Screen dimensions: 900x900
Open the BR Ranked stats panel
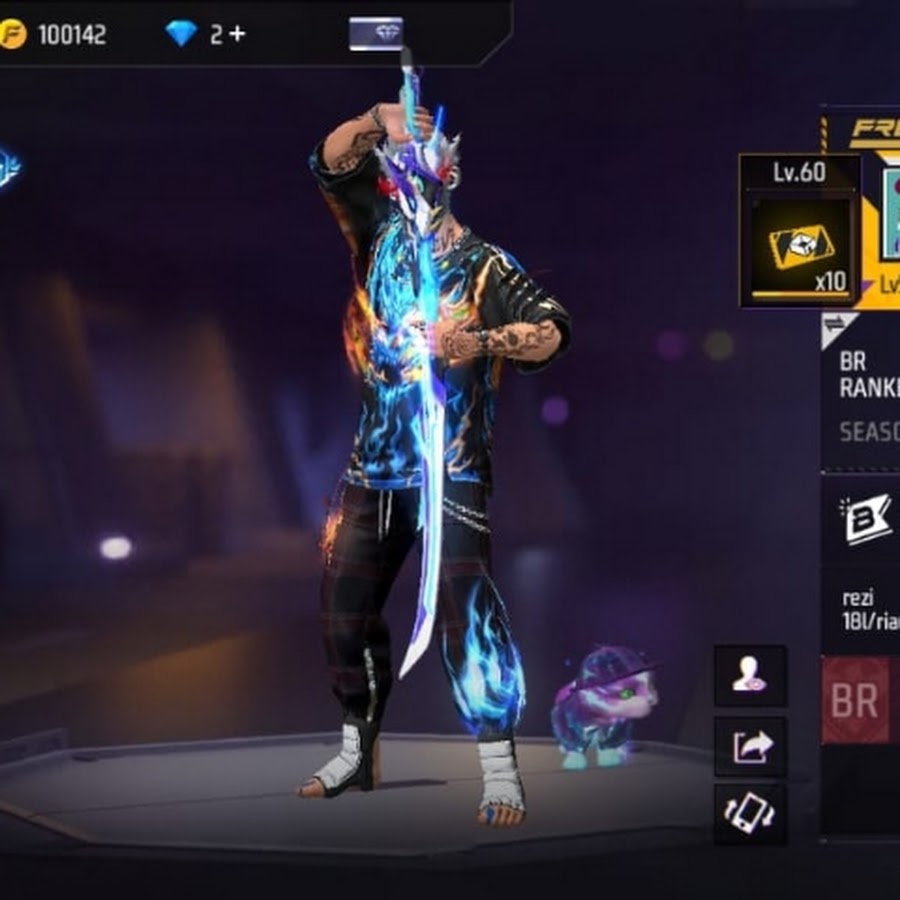click(866, 395)
